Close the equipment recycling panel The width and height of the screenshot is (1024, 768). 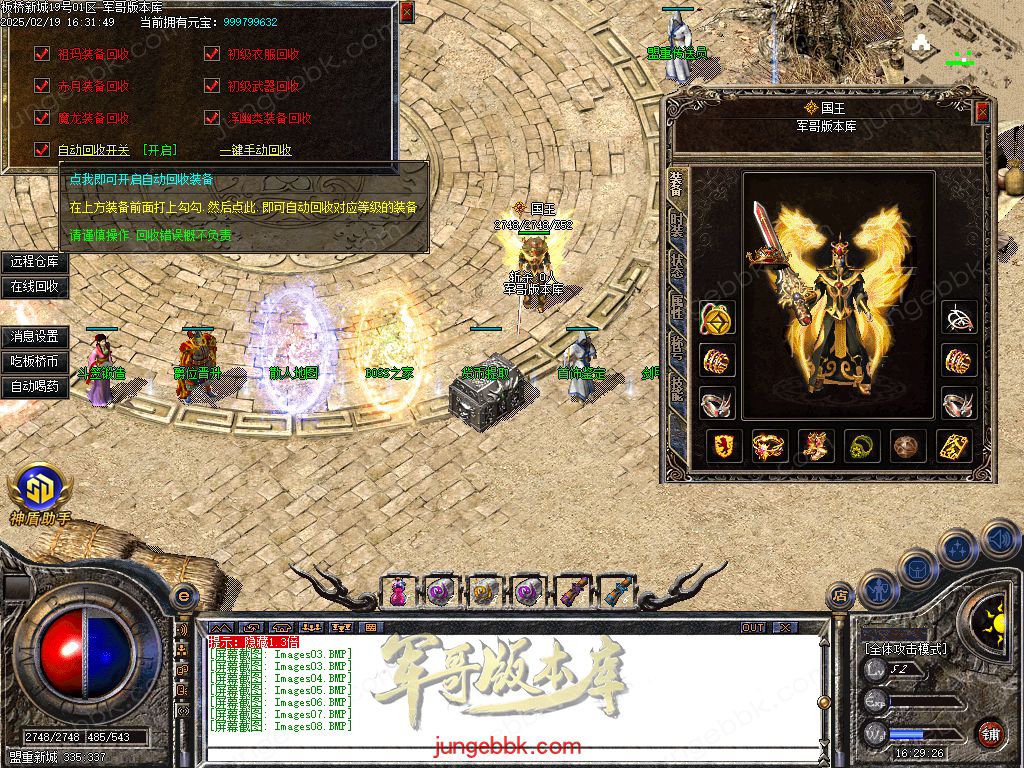pyautogui.click(x=406, y=12)
